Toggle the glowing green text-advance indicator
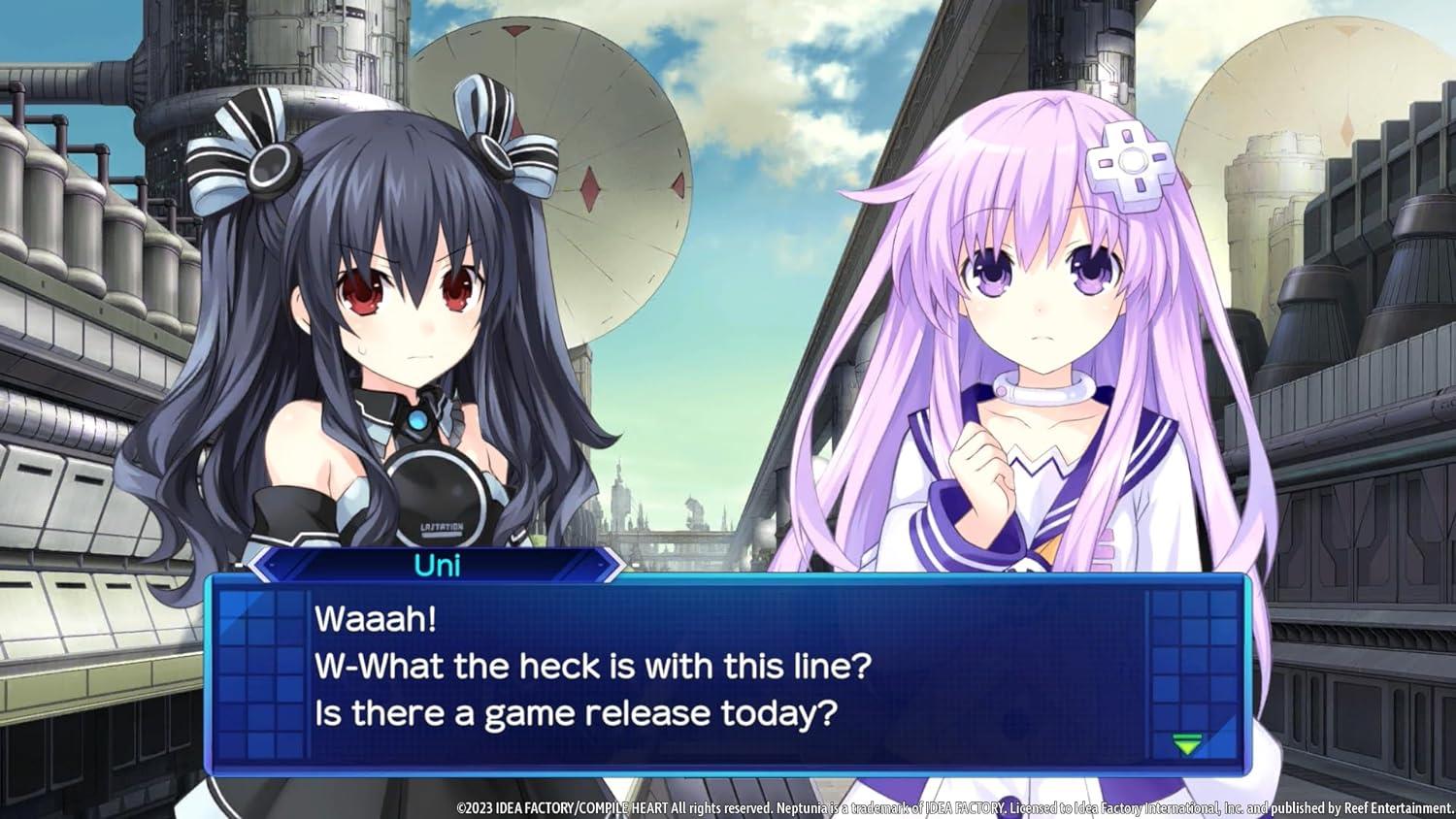This screenshot has height=819, width=1456. click(1186, 743)
